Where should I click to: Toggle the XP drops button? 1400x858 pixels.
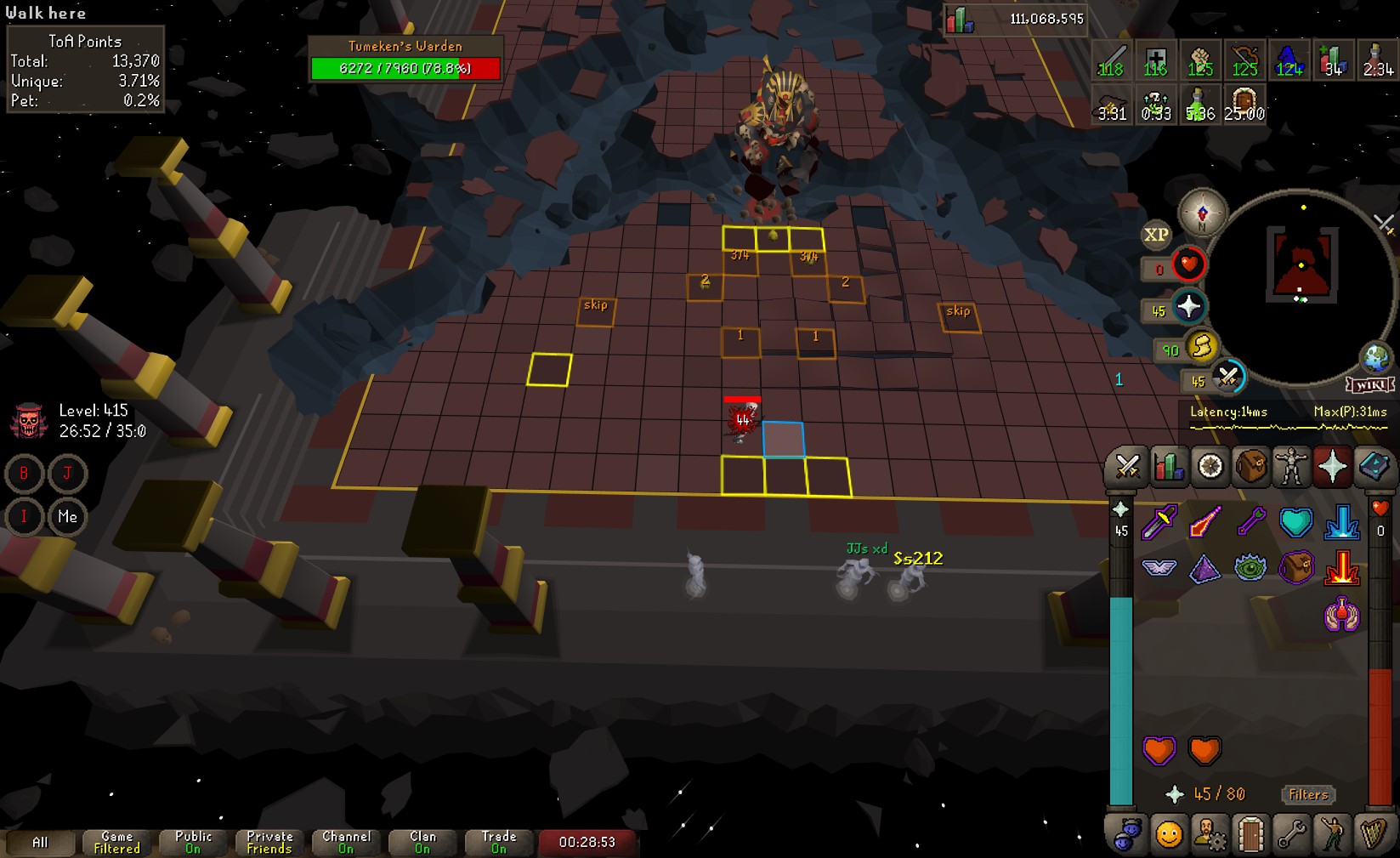[x=1155, y=235]
